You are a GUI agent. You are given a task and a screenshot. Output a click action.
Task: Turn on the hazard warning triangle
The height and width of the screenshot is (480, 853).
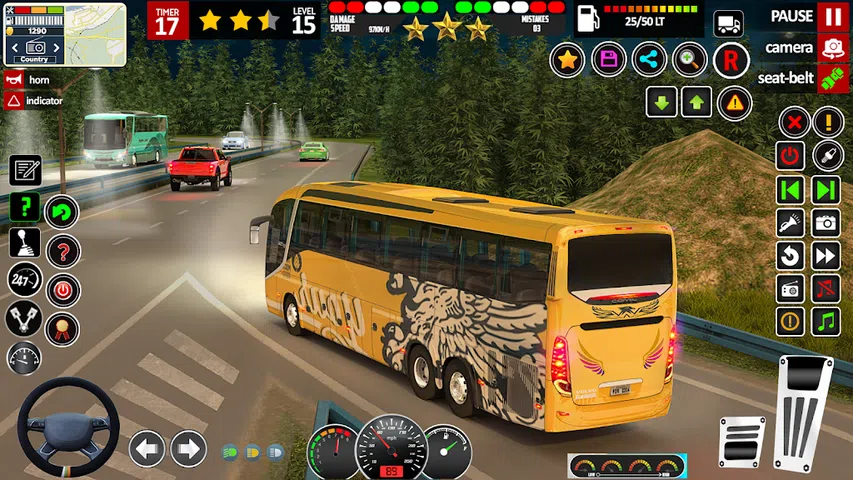tap(734, 101)
